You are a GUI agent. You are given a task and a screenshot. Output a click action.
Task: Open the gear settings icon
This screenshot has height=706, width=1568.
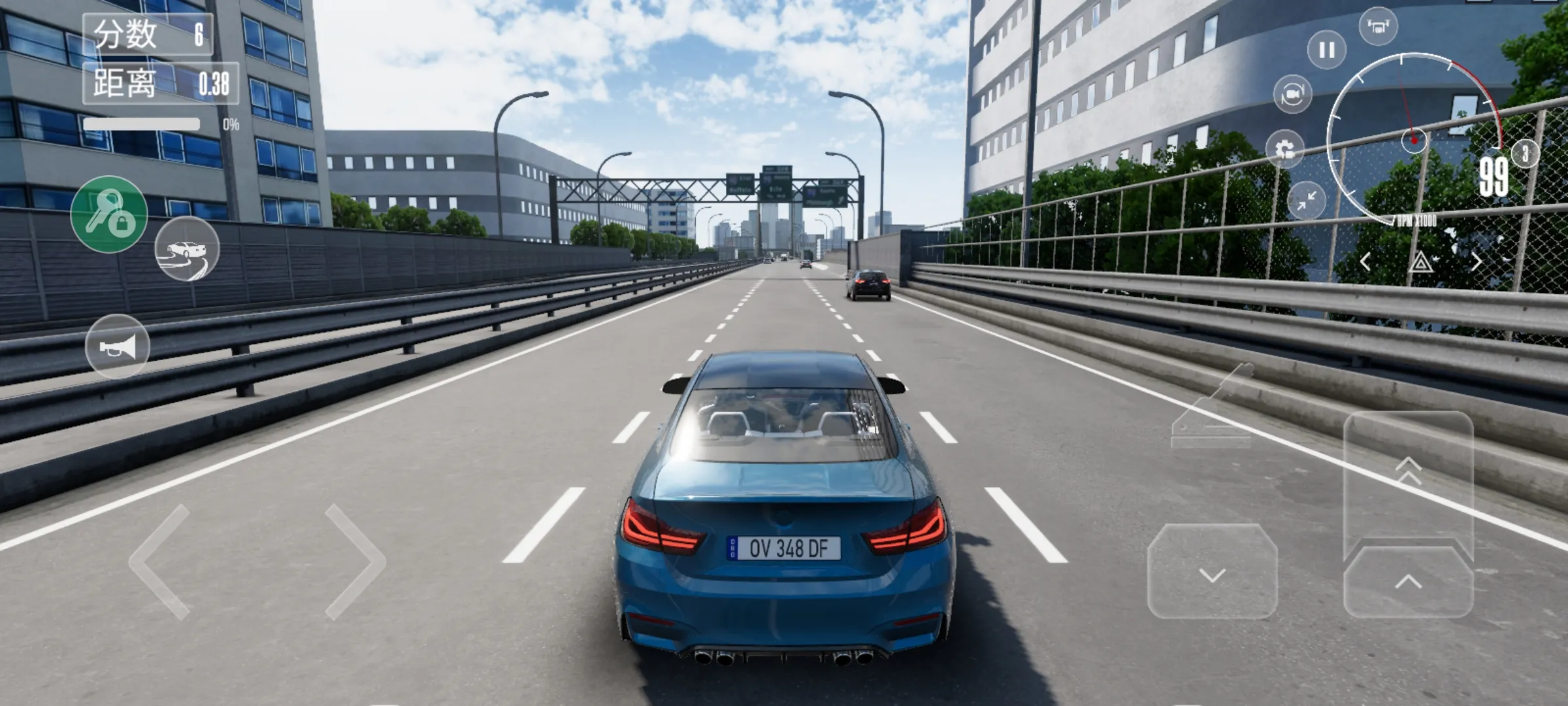click(x=1284, y=149)
